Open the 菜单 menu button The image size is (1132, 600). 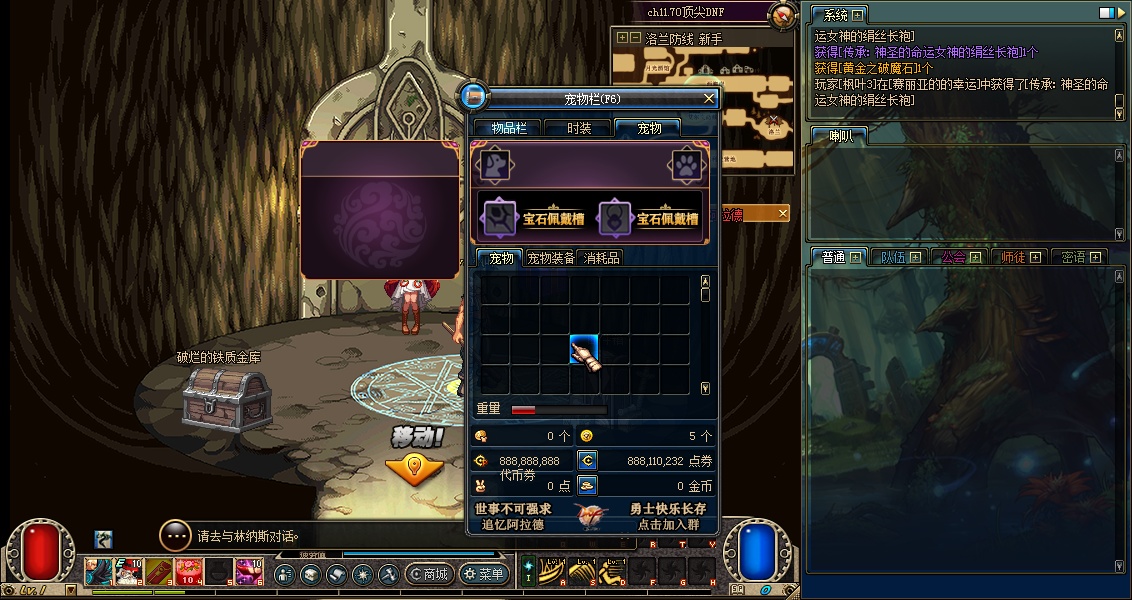click(484, 574)
